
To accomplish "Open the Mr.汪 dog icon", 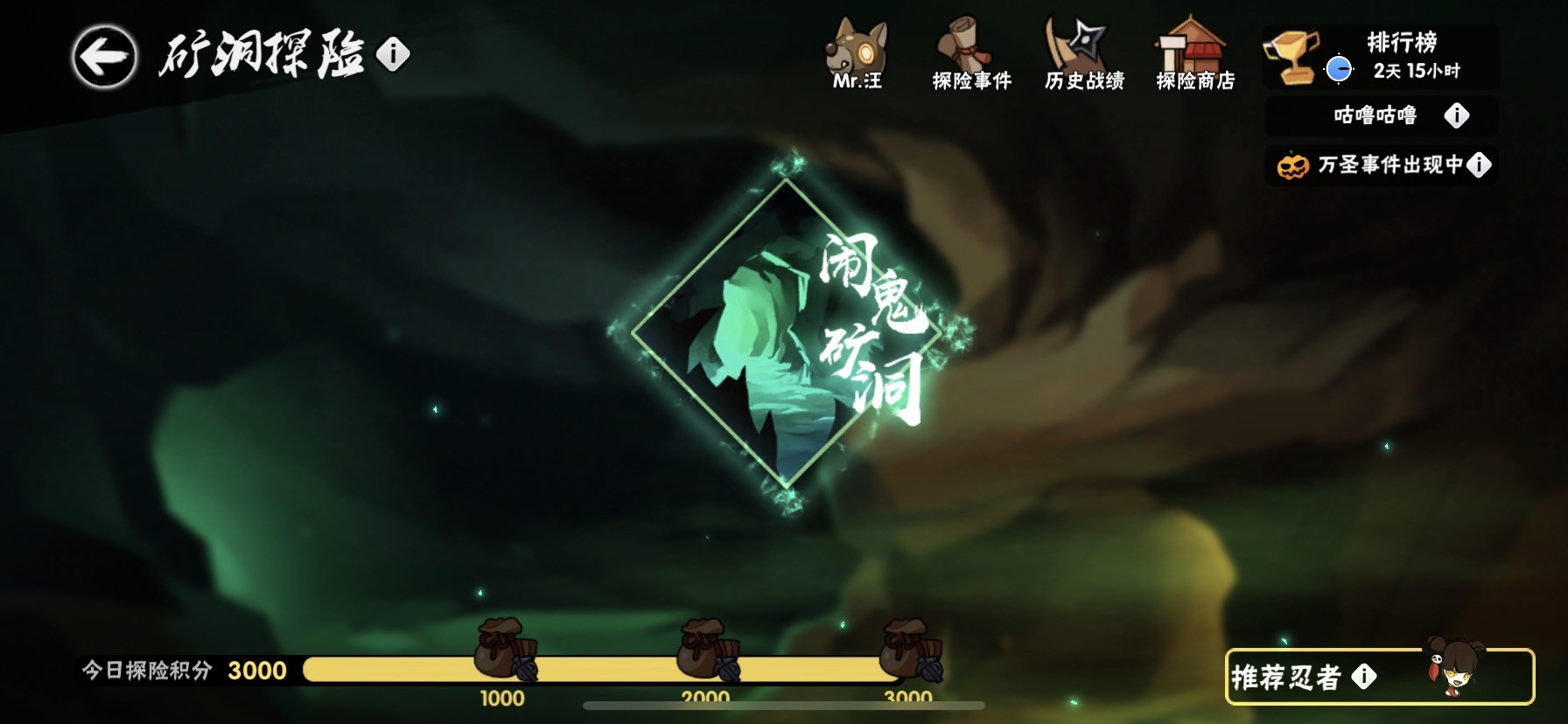I will [857, 54].
